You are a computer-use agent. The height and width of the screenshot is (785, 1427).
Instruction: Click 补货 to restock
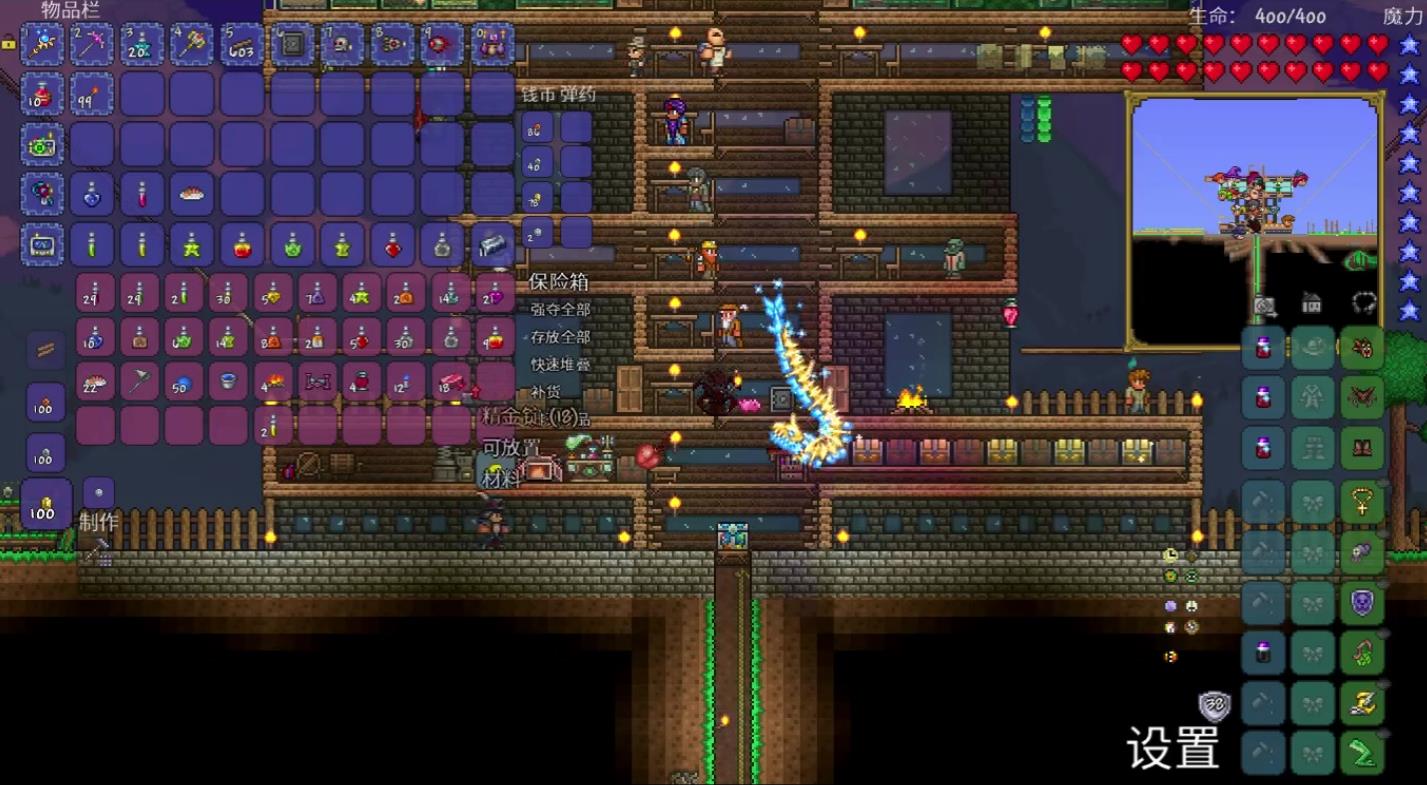coord(546,391)
